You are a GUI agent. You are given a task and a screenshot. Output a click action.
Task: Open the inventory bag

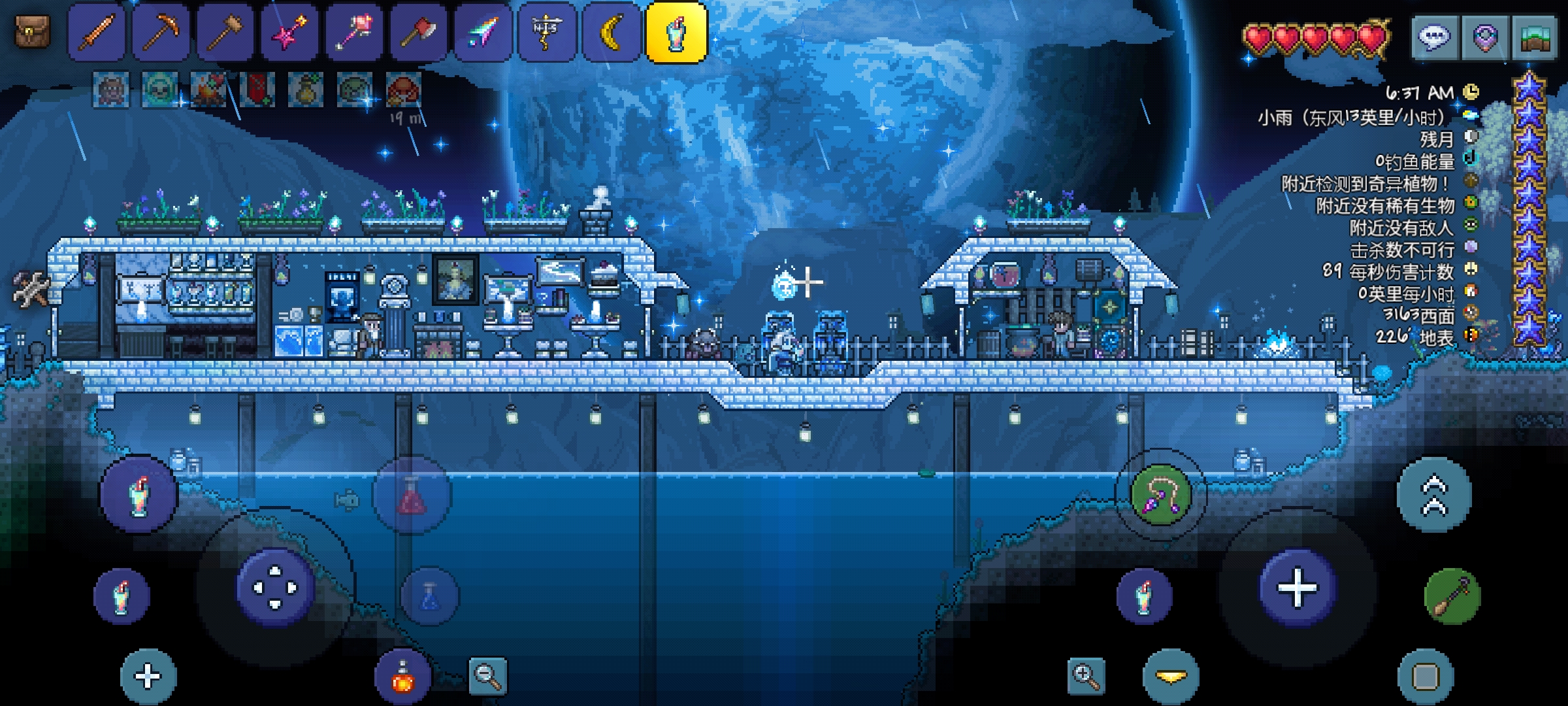pos(32,31)
